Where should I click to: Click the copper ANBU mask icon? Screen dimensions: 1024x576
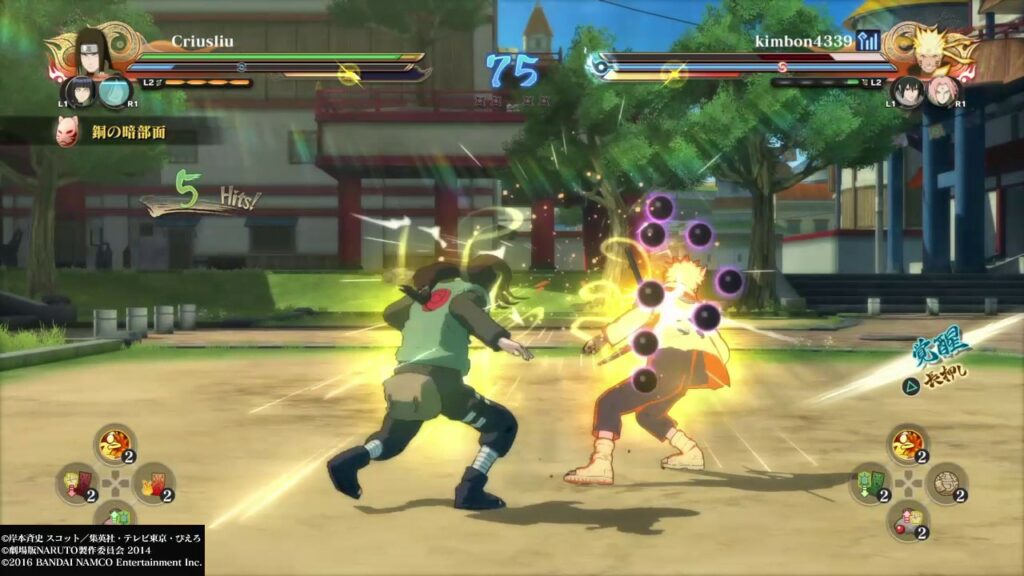tap(67, 131)
